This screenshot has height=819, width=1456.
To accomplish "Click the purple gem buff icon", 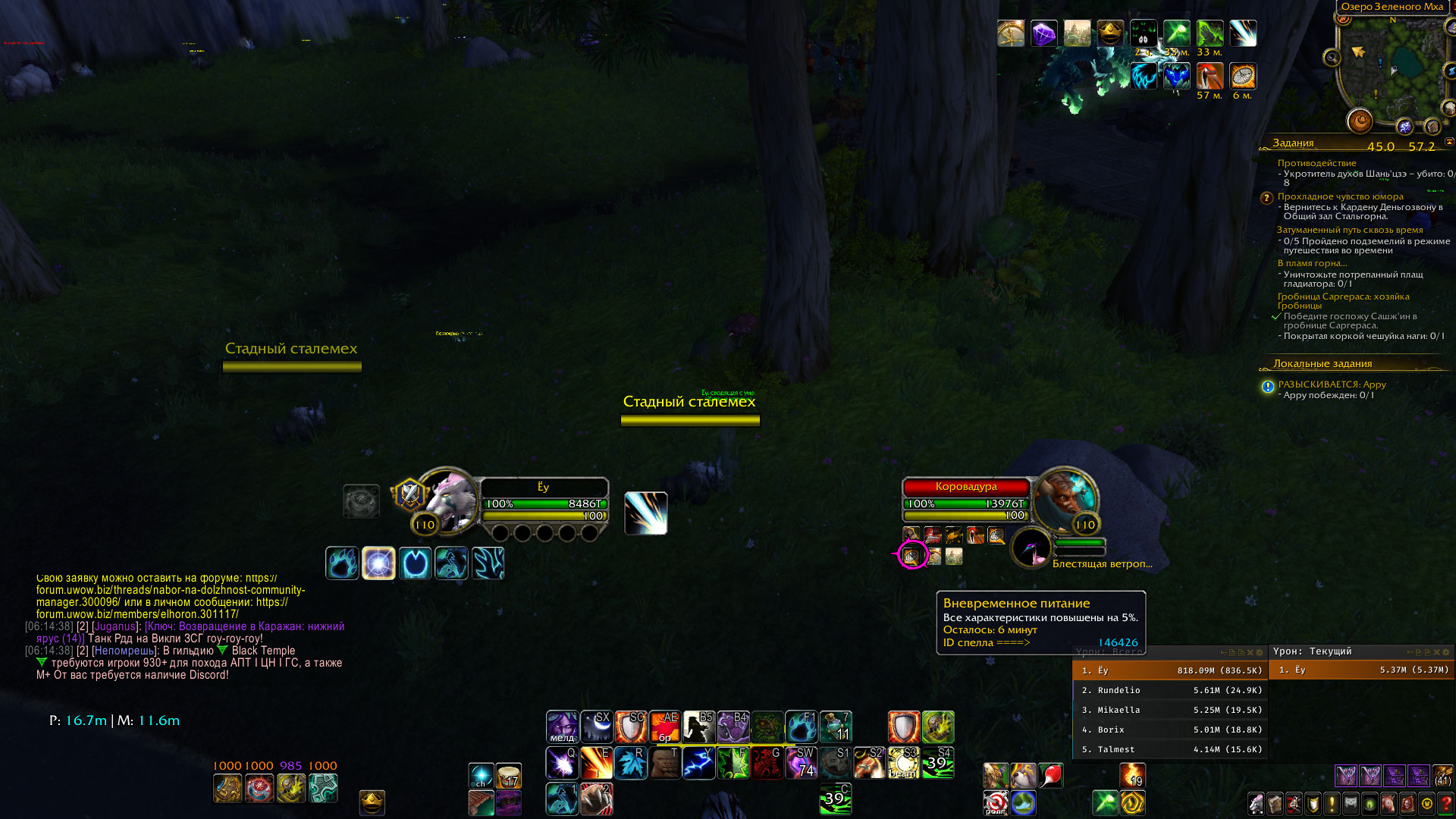I will (1043, 33).
